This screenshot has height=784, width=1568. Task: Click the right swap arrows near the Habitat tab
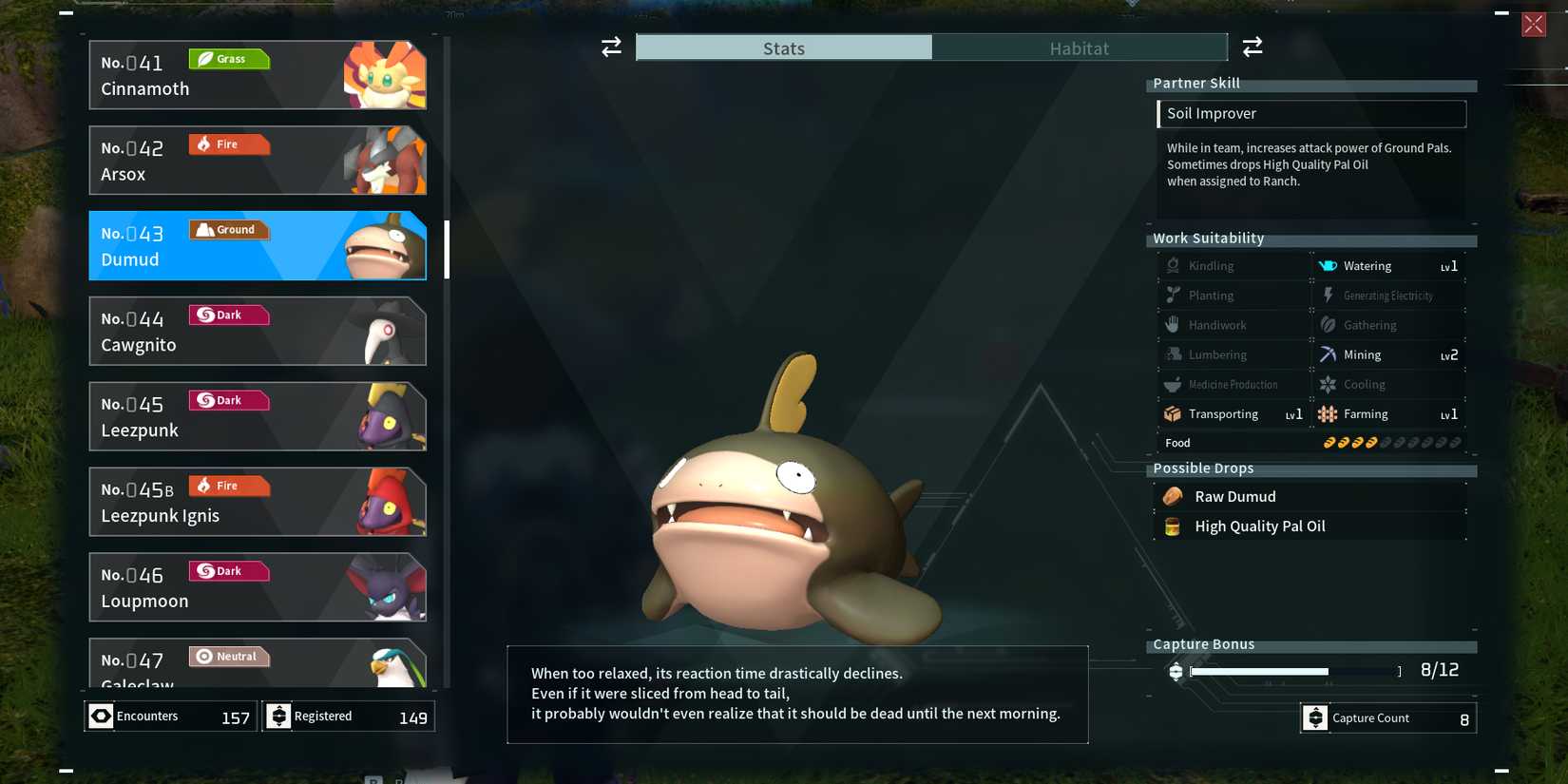1252,46
